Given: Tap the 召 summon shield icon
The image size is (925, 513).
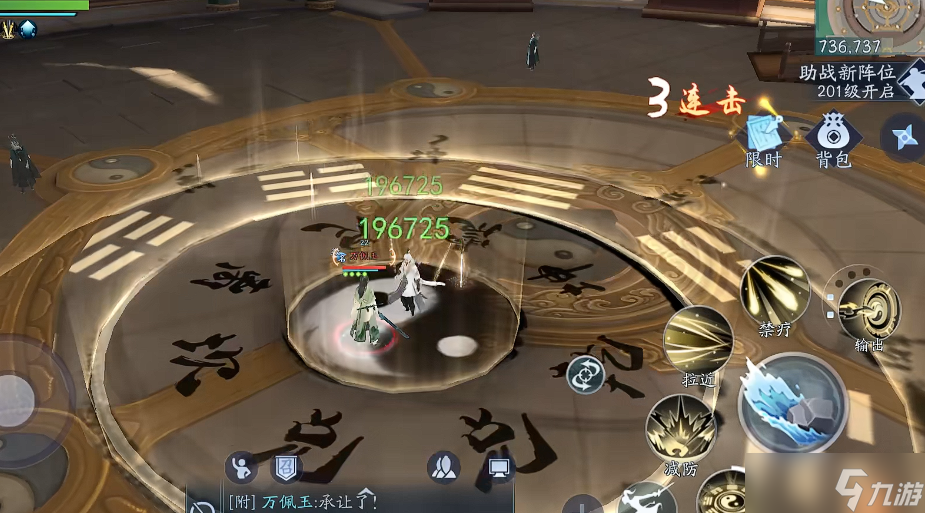Looking at the screenshot, I should coord(286,467).
